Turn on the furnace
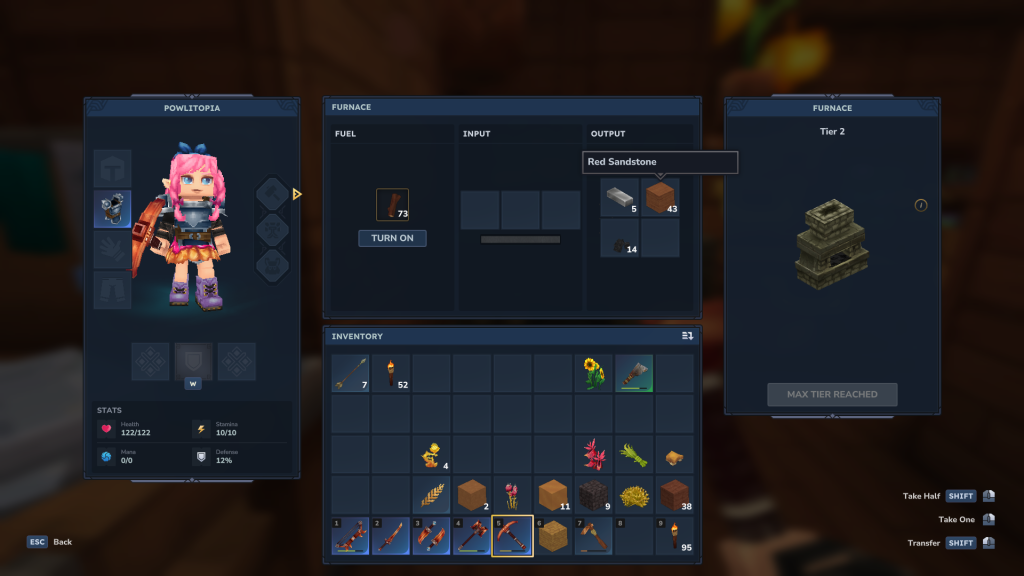The image size is (1024, 576). tap(392, 238)
